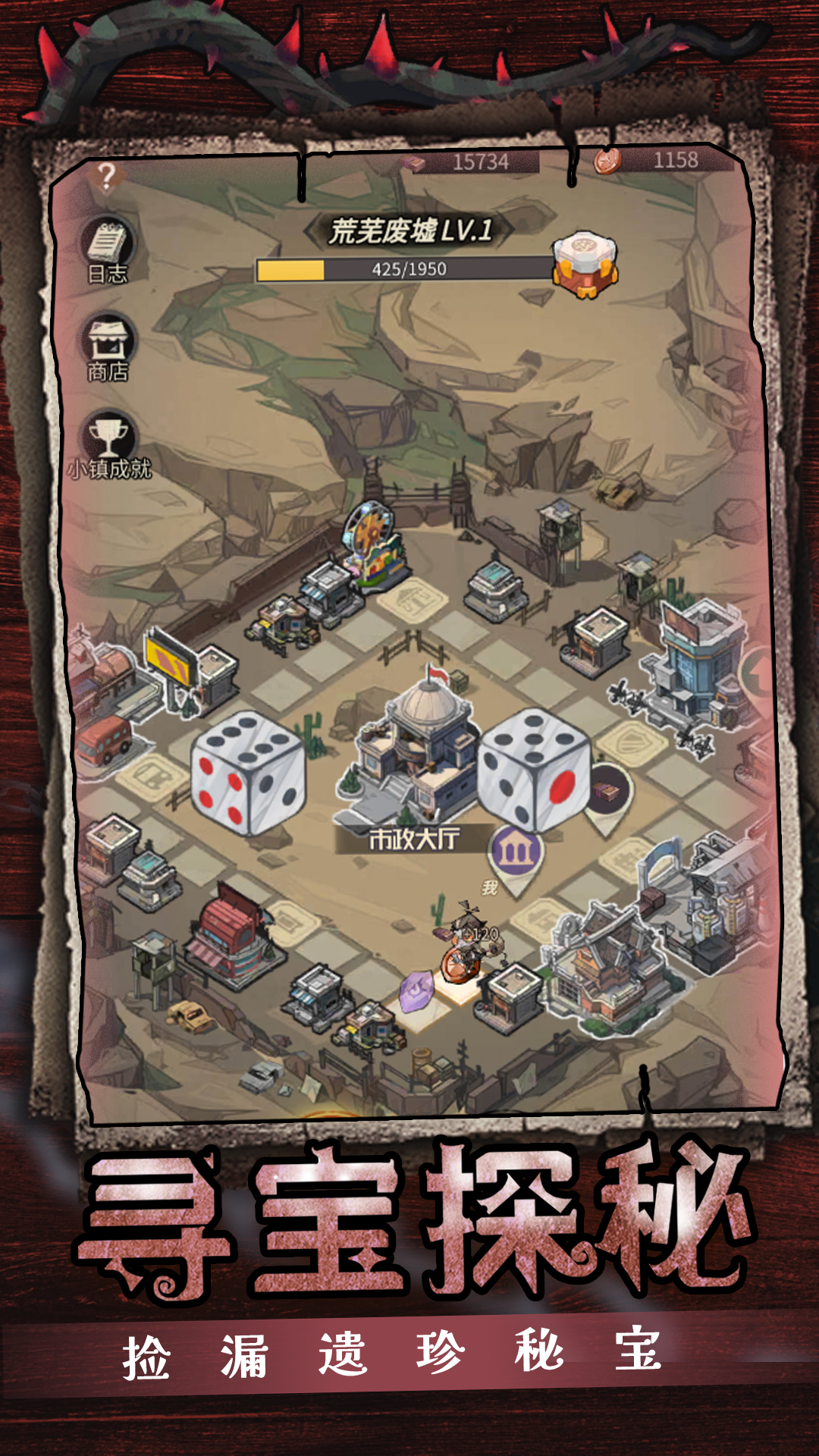View 小镇成就 town achievements
This screenshot has height=1456, width=819.
click(x=109, y=444)
